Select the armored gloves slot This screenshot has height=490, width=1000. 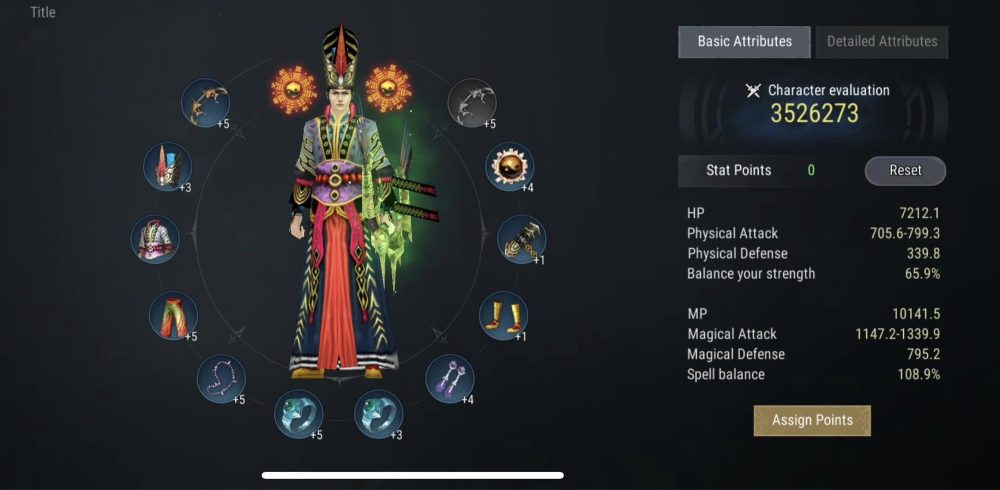click(521, 239)
